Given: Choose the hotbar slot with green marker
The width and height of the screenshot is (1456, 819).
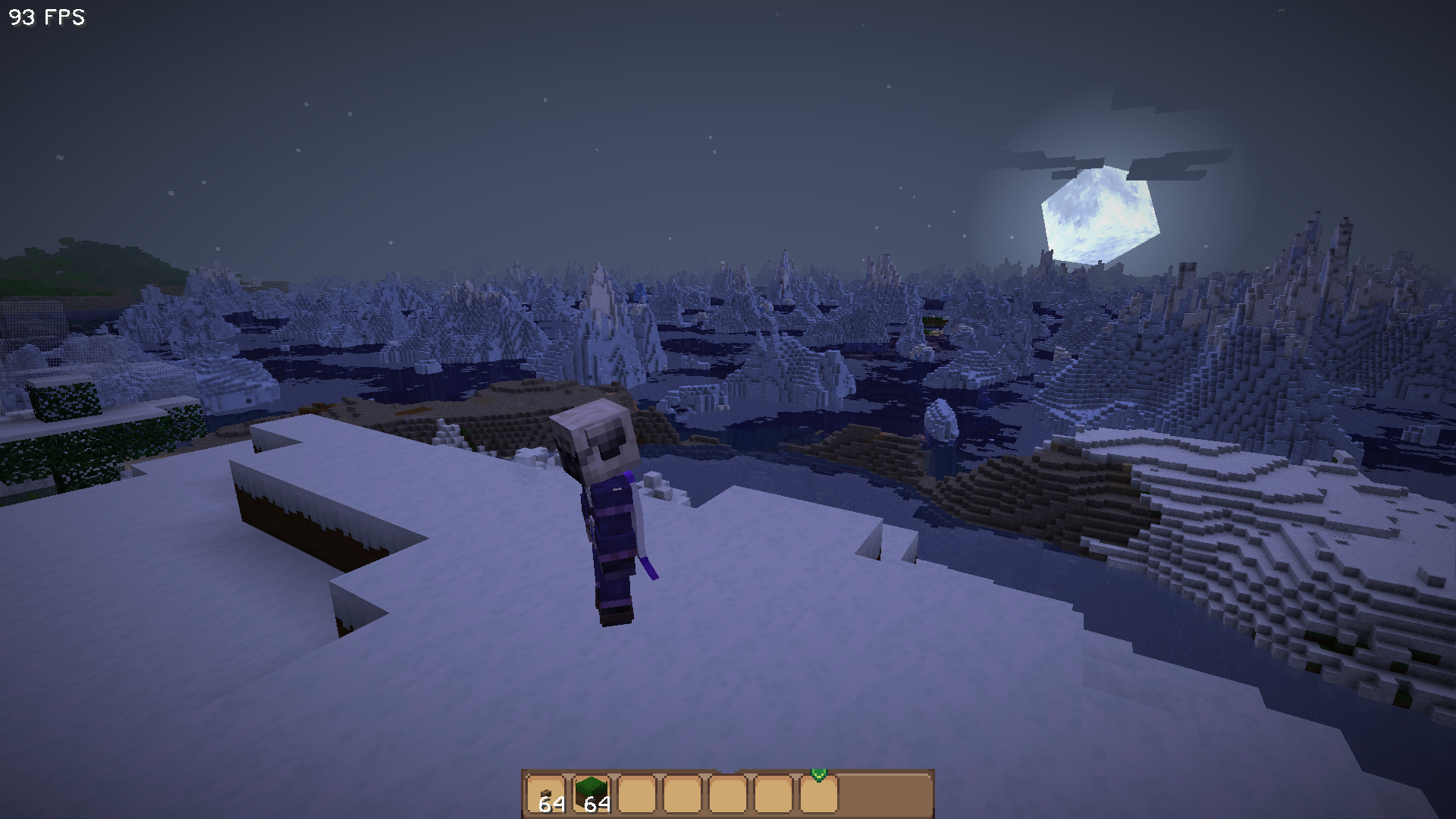Looking at the screenshot, I should click(819, 793).
